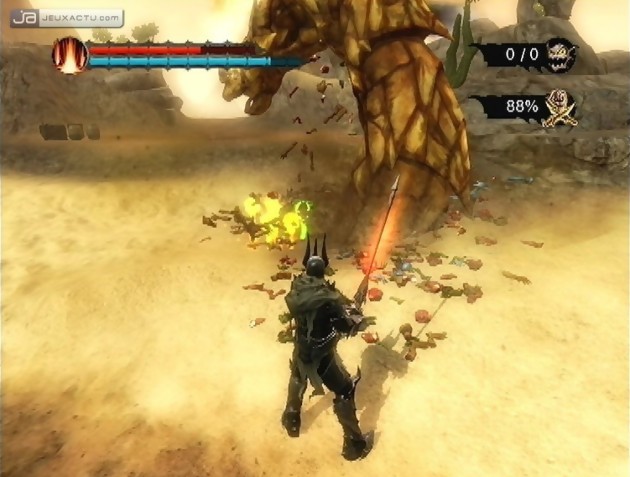
Task: Select the minion face icon next to 0/0
Action: 560,53
